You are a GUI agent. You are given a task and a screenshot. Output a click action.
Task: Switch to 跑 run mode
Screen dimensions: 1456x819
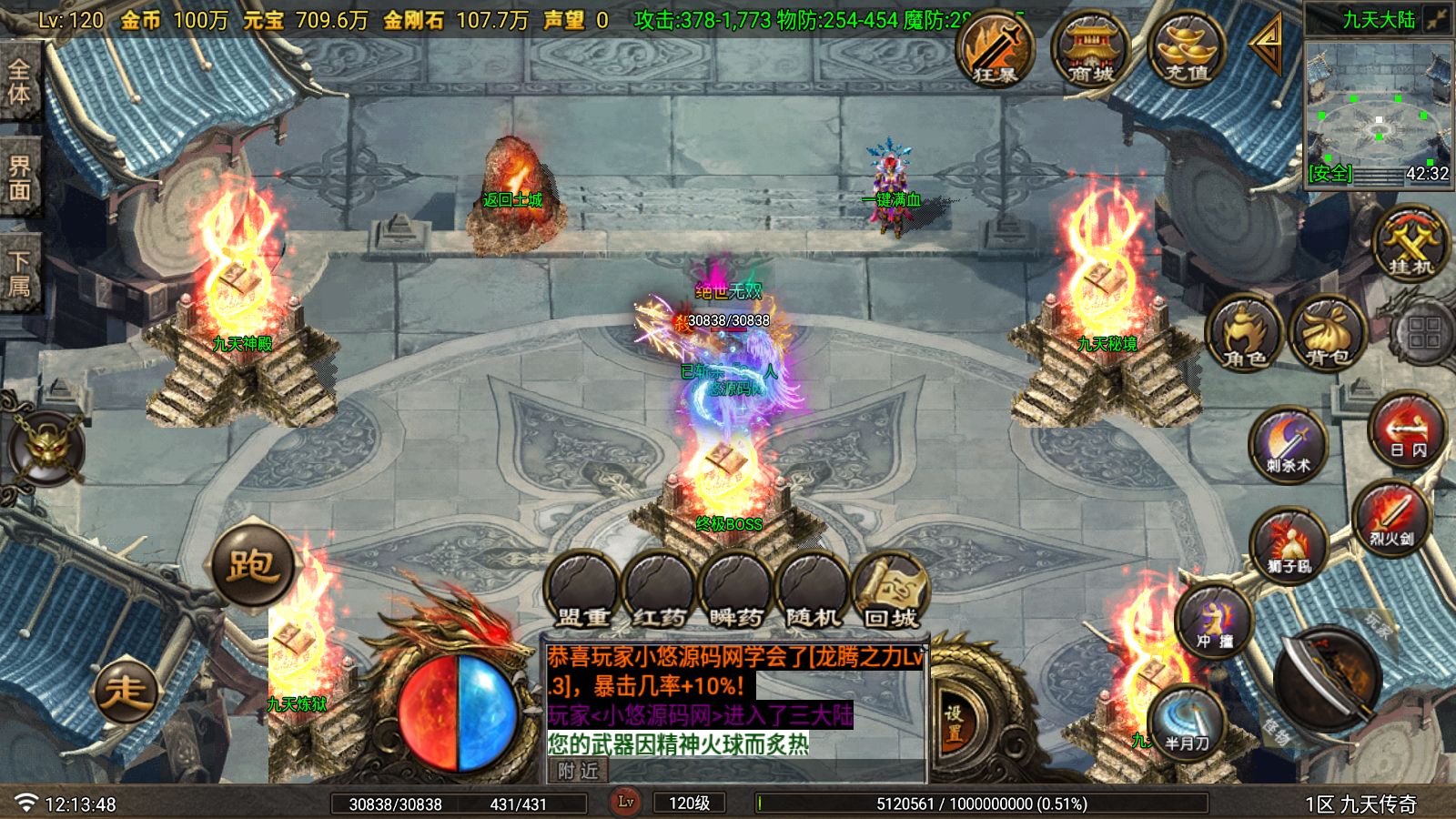[252, 565]
